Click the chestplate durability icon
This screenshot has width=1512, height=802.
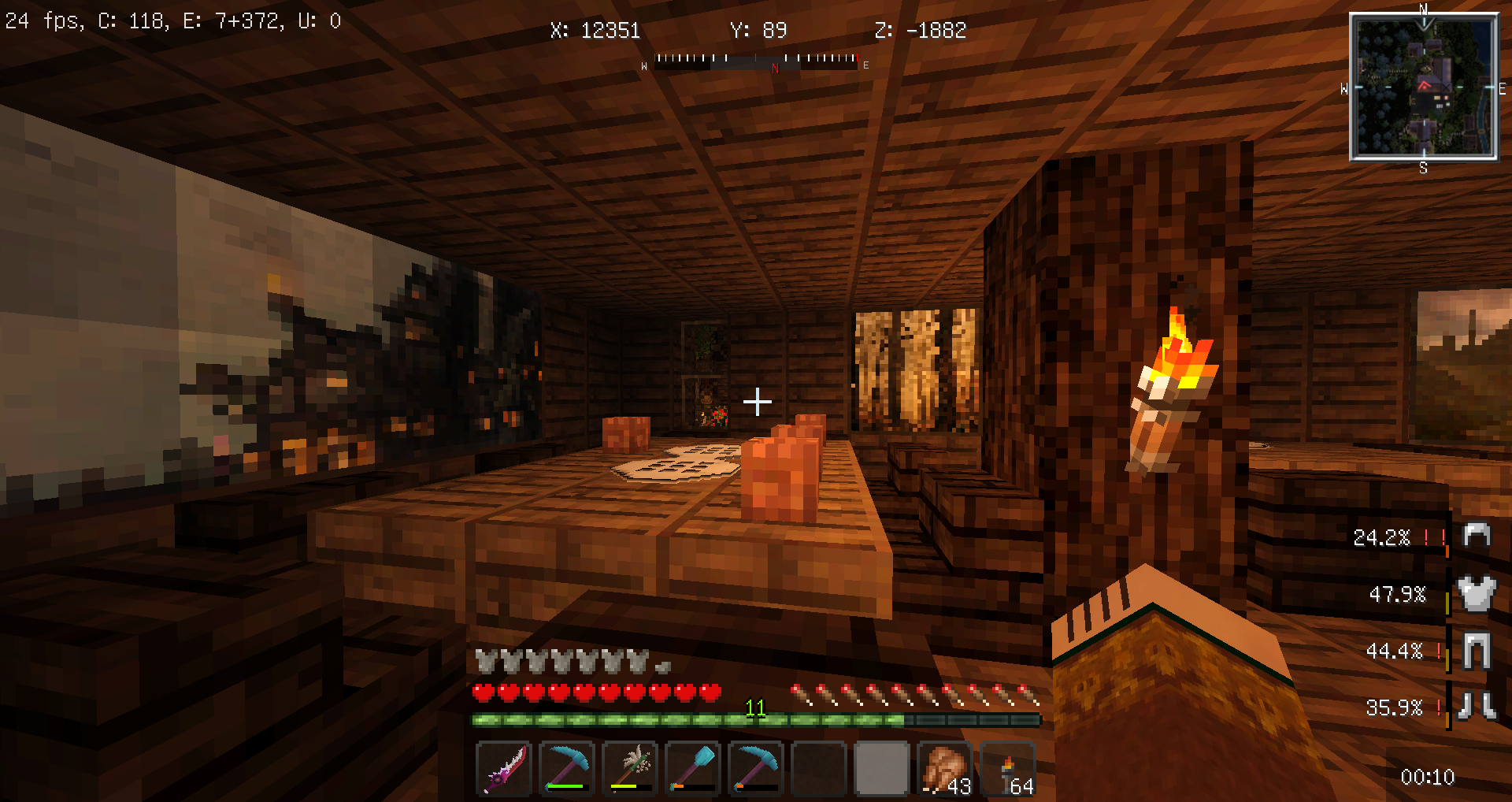pyautogui.click(x=1477, y=593)
